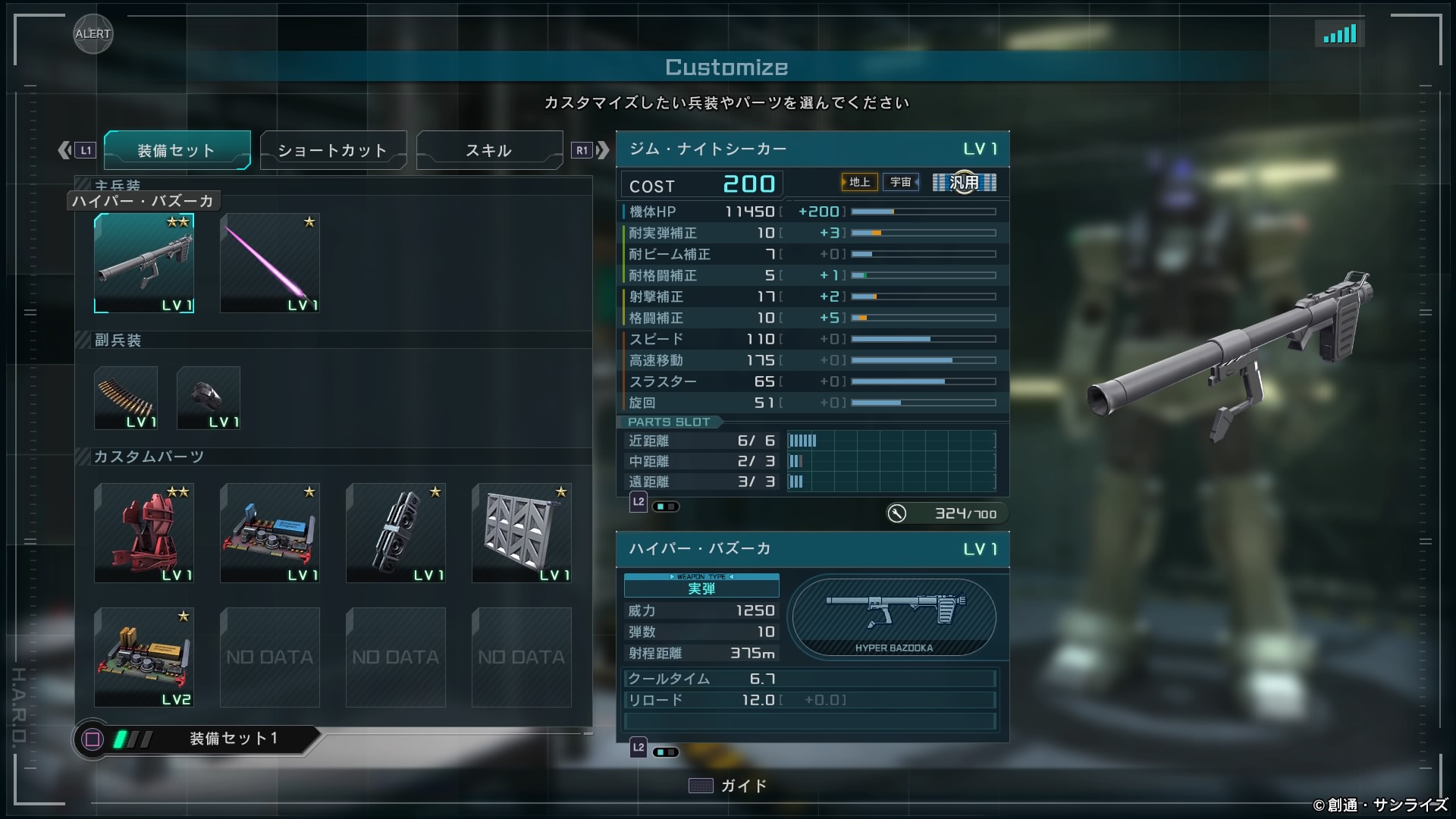This screenshot has width=1456, height=819.
Task: Choose the blue circuit board custom part
Action: [270, 533]
